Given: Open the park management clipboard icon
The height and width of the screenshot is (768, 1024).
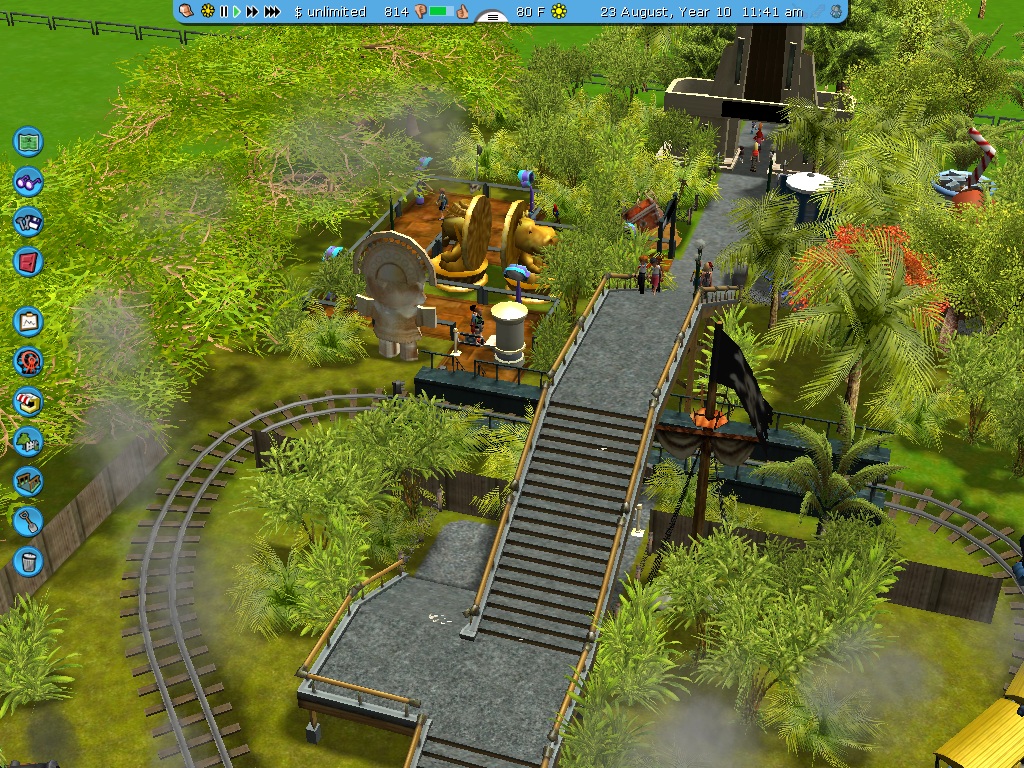Looking at the screenshot, I should coord(28,322).
